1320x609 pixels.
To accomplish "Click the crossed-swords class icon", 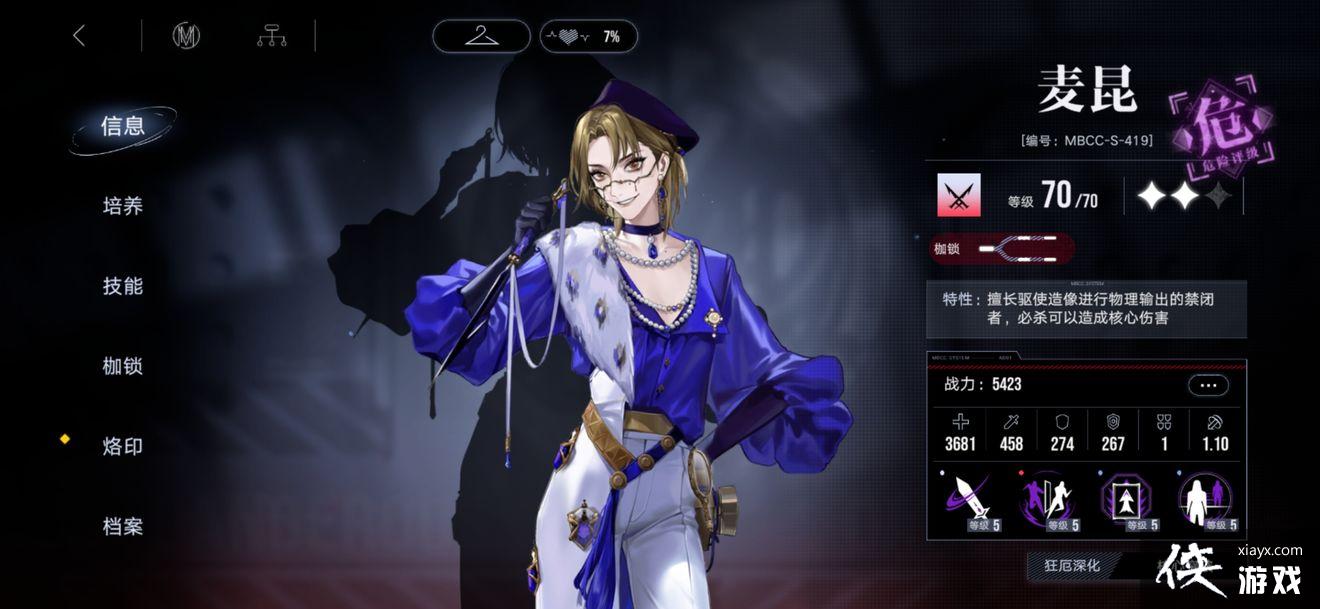I will point(958,196).
